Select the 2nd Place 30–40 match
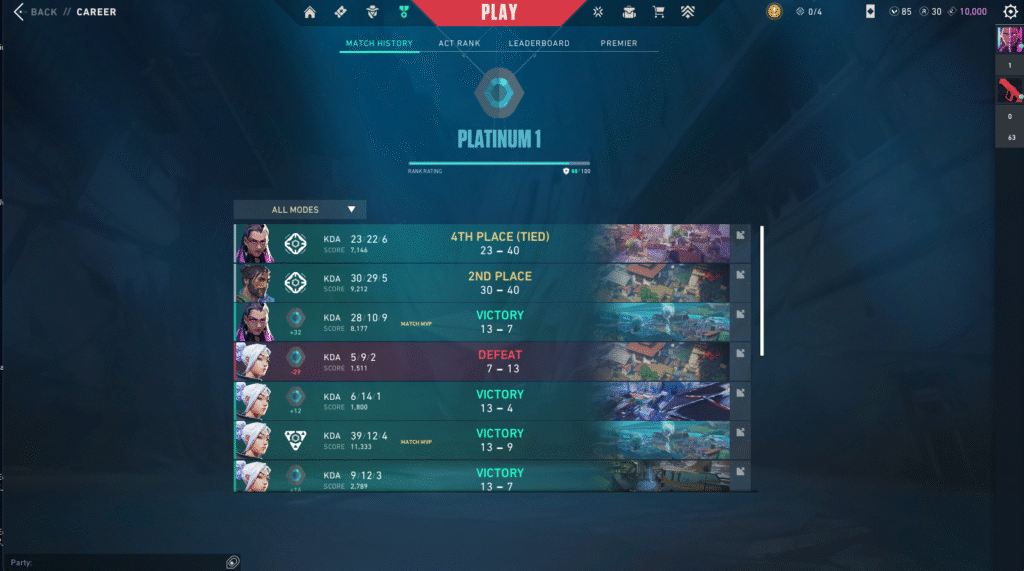The height and width of the screenshot is (571, 1024). [499, 283]
